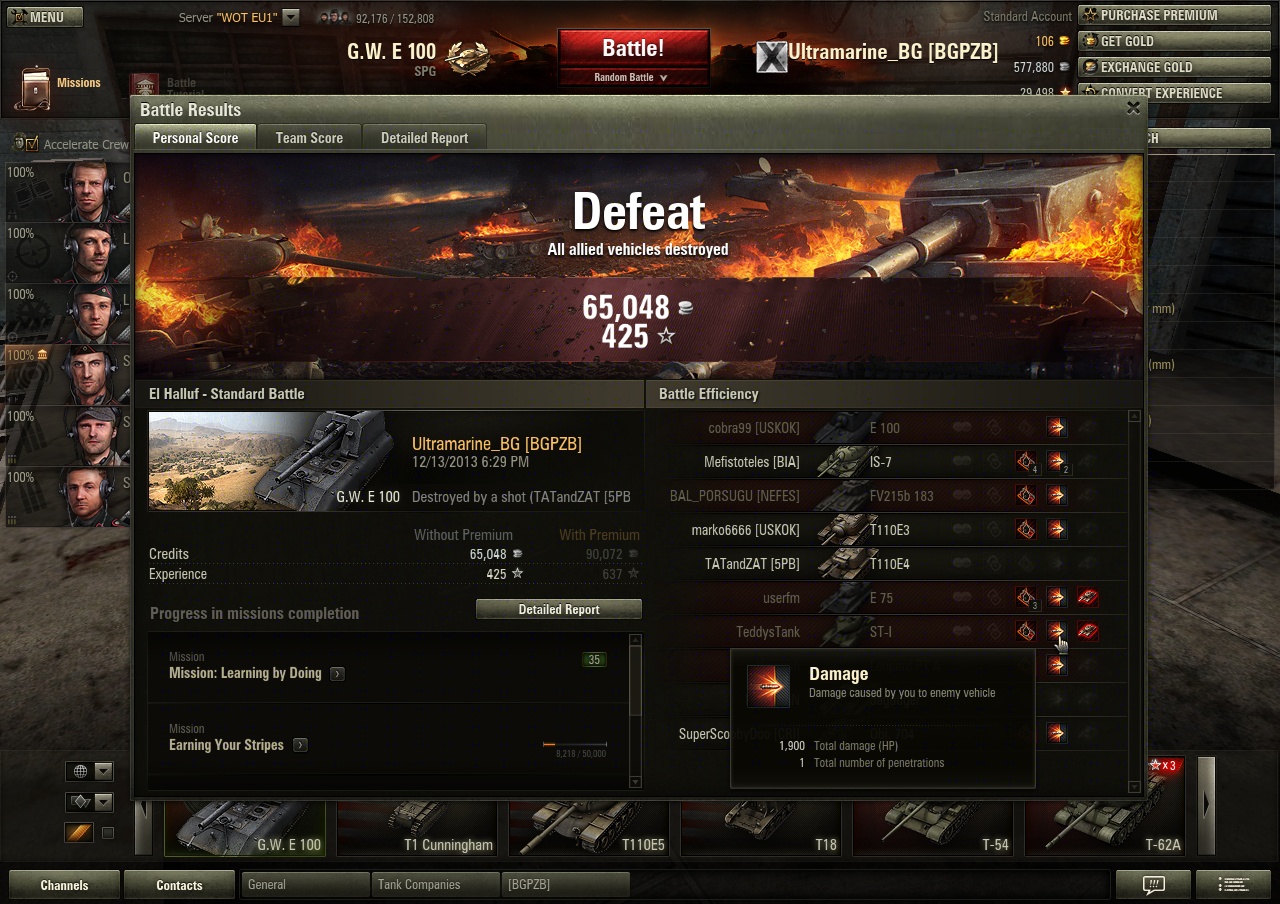Open the Detailed Report tab
The width and height of the screenshot is (1280, 904).
(424, 138)
